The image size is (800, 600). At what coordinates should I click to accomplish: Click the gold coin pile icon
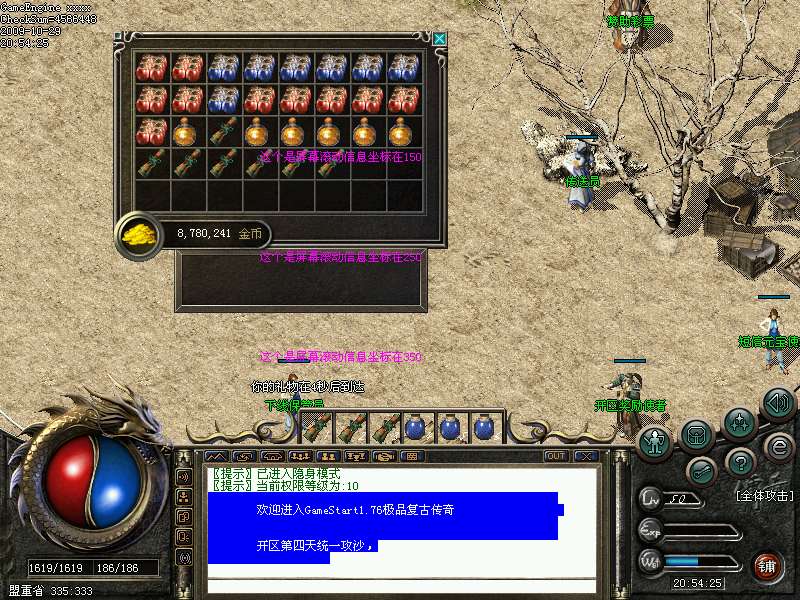tap(136, 234)
